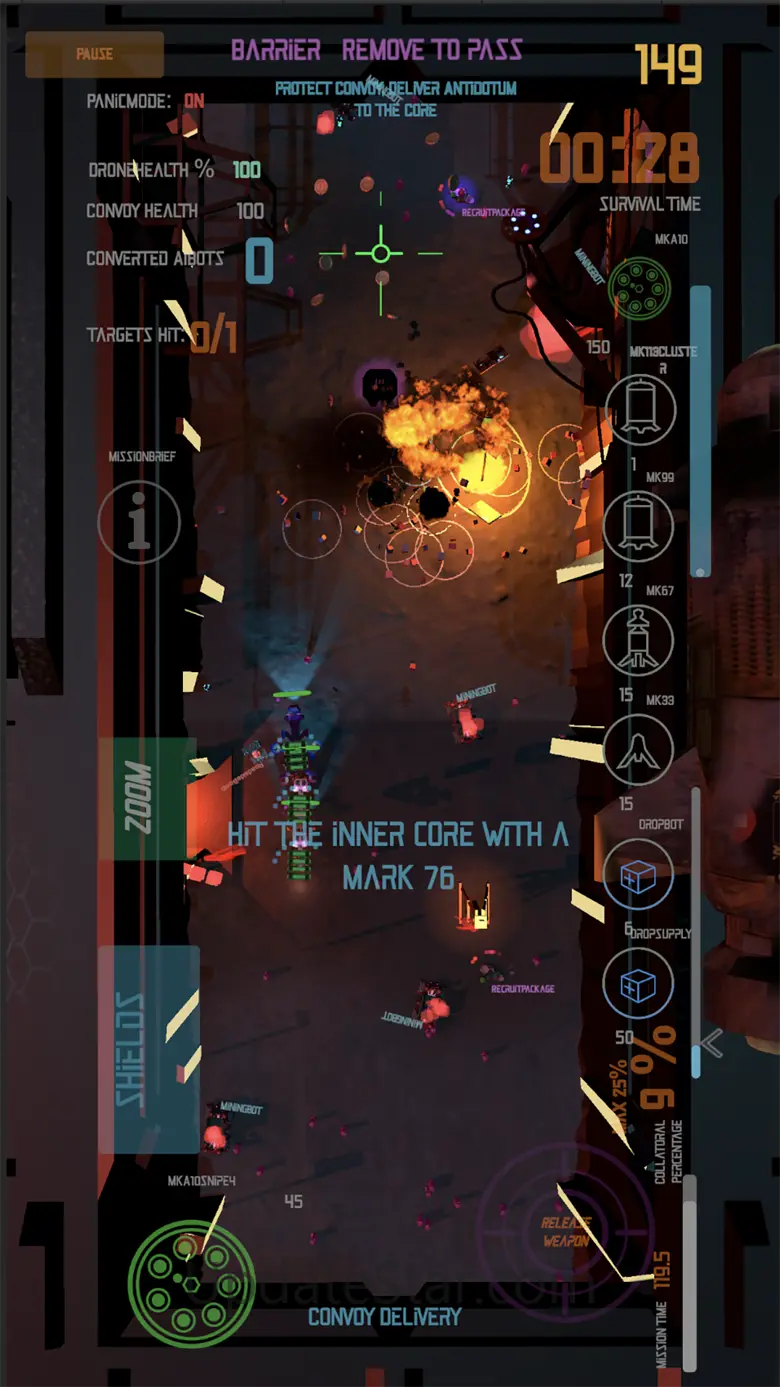Pick the MK67 missile weapon icon
780x1387 pixels.
coord(638,640)
